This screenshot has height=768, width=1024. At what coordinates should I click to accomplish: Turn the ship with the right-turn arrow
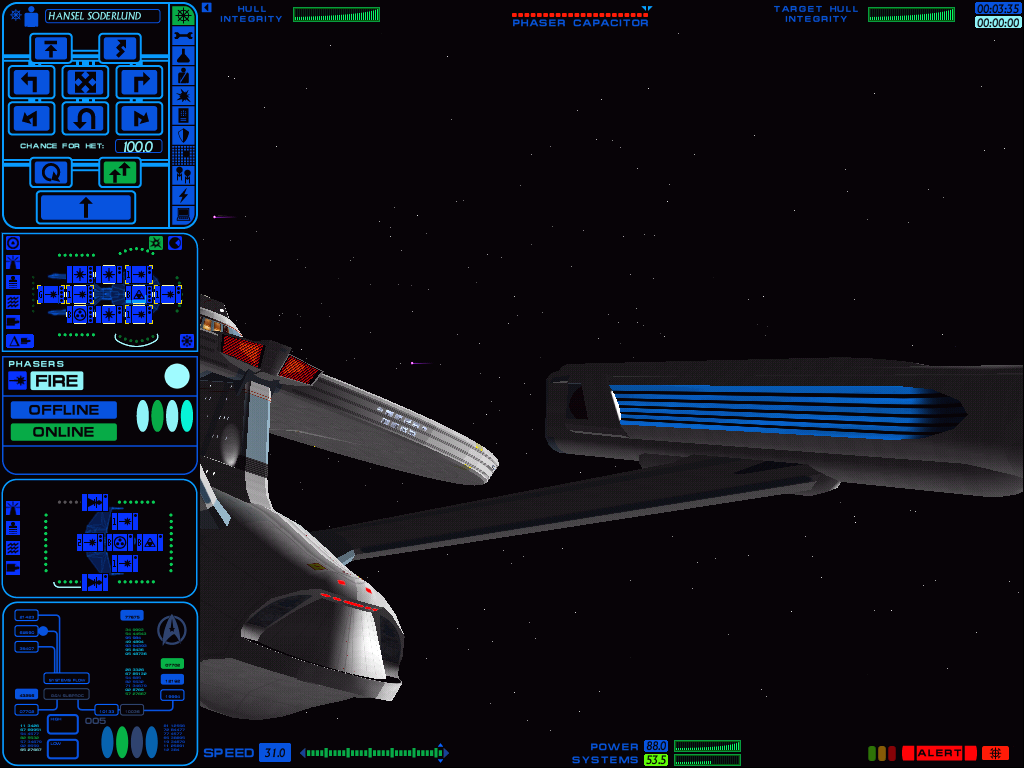(x=139, y=82)
